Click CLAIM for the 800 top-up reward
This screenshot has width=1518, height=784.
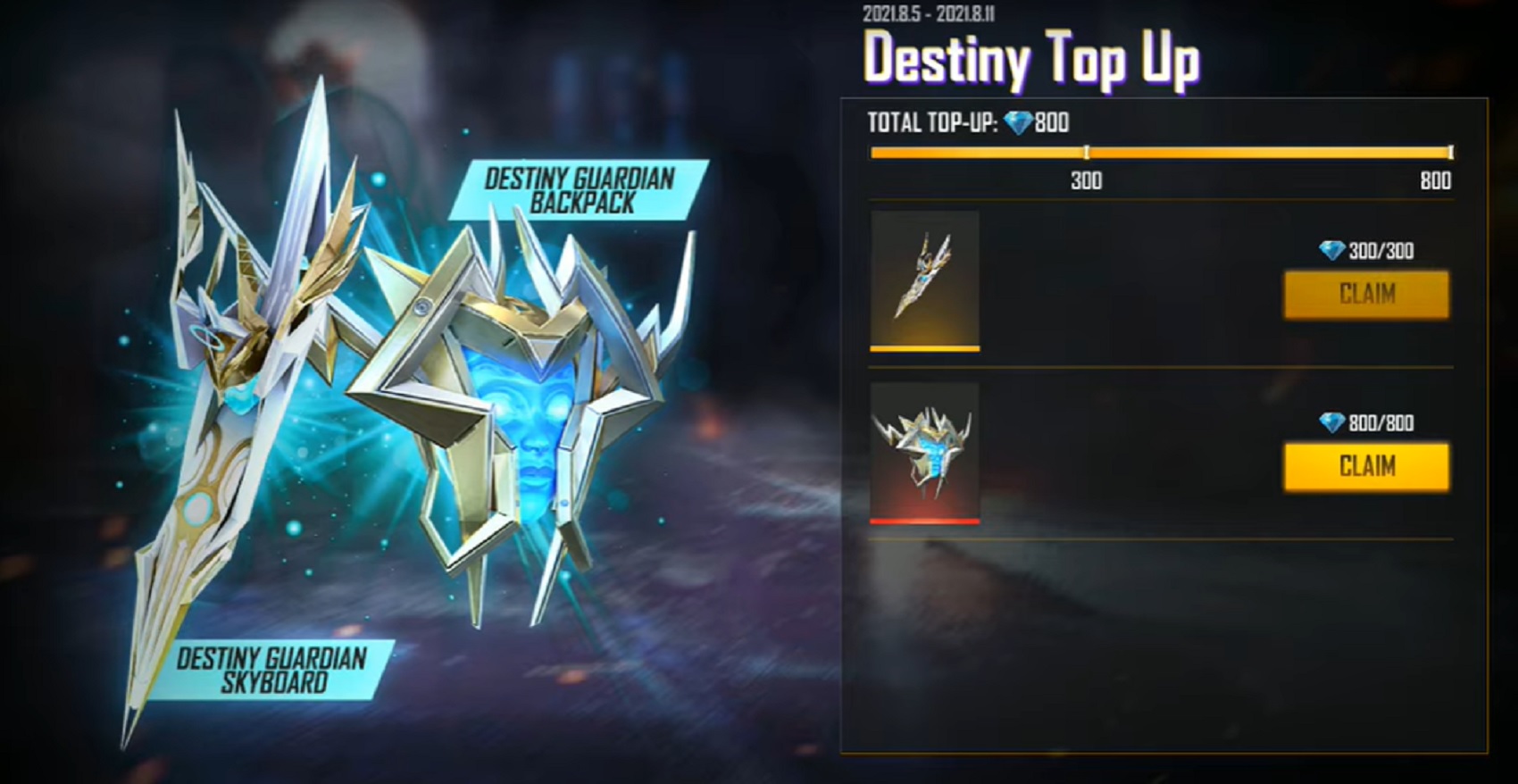1365,466
